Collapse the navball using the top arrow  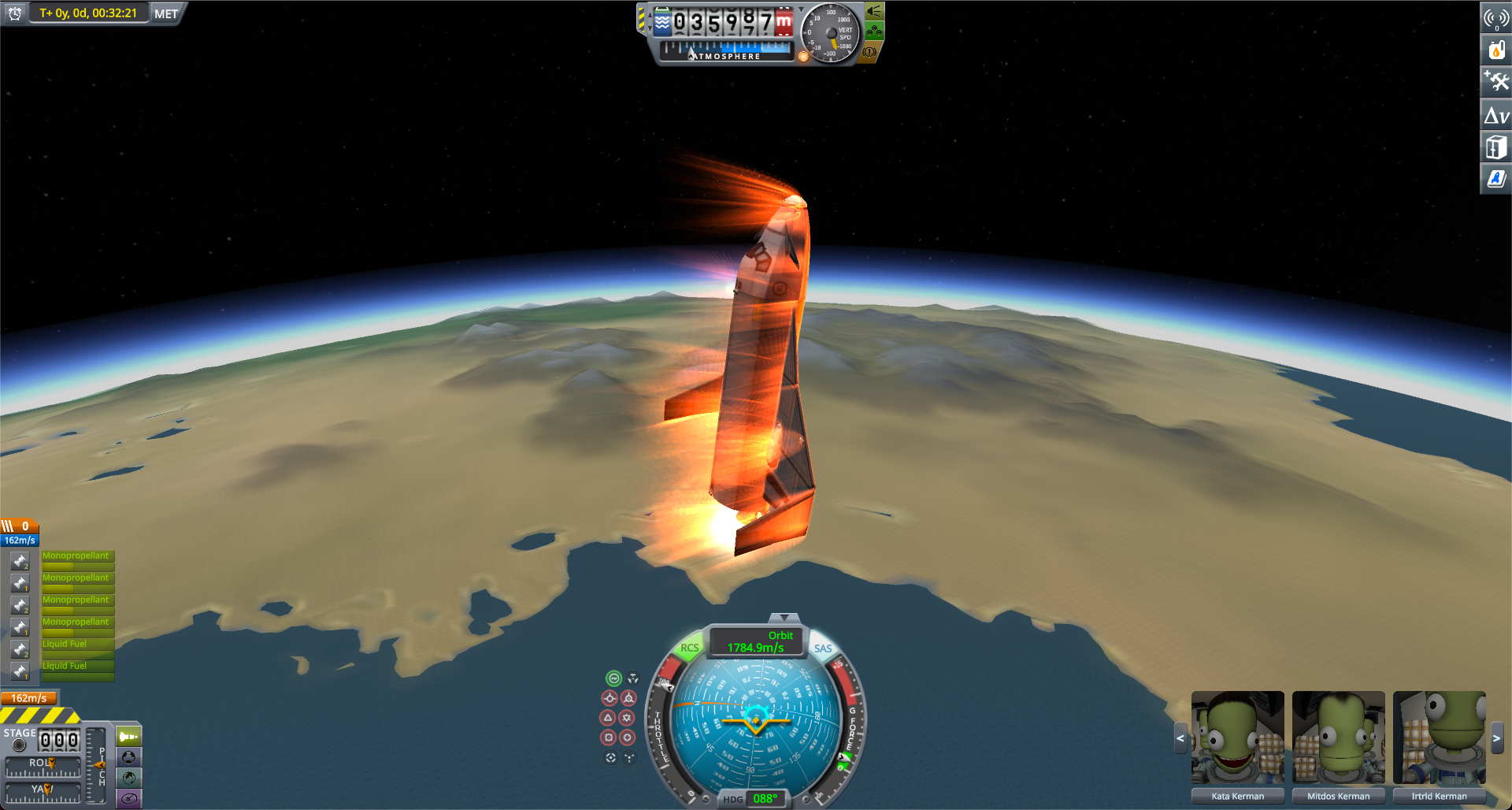click(784, 618)
